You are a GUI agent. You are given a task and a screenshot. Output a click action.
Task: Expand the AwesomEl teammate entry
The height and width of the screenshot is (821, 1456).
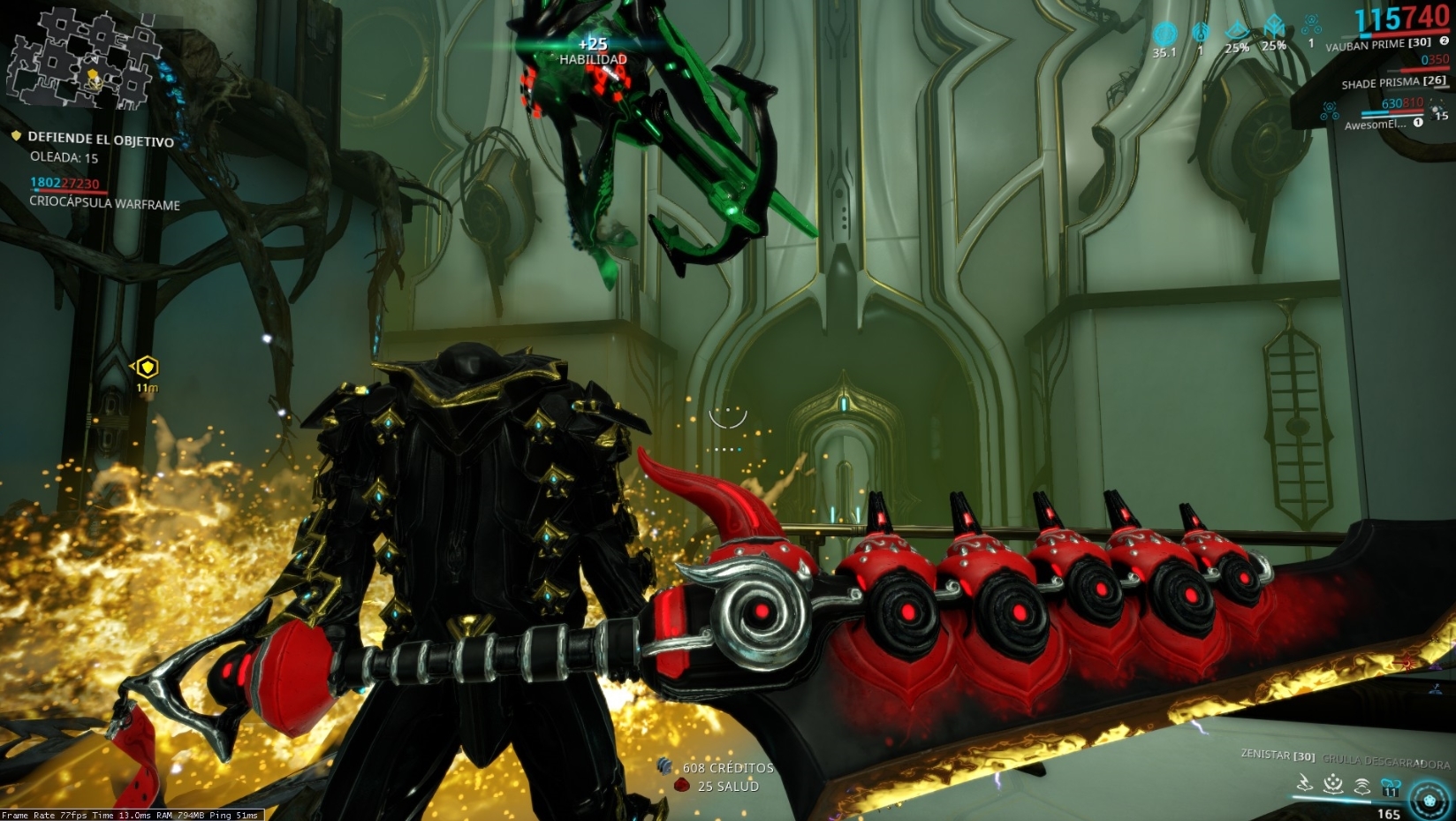(x=1374, y=125)
